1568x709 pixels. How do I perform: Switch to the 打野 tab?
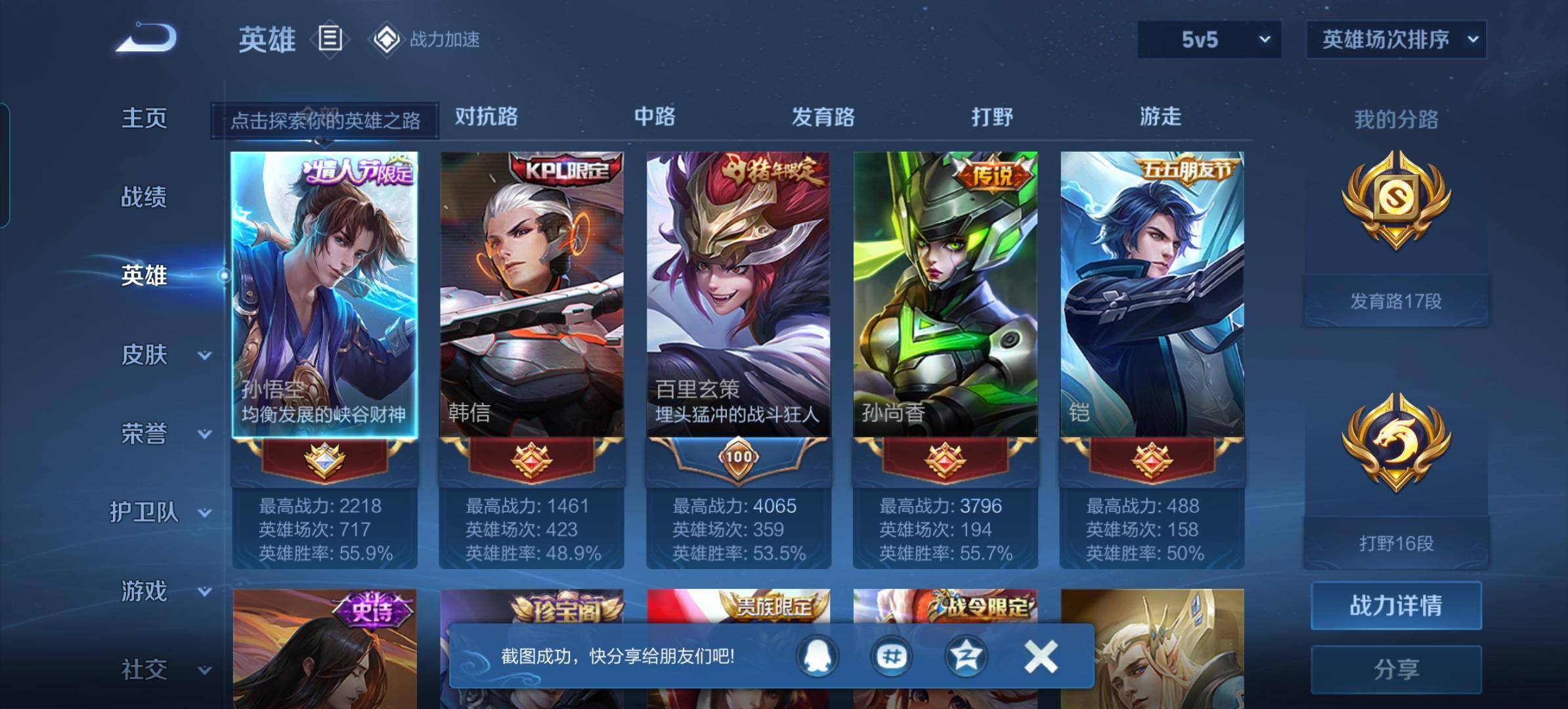pyautogui.click(x=992, y=117)
